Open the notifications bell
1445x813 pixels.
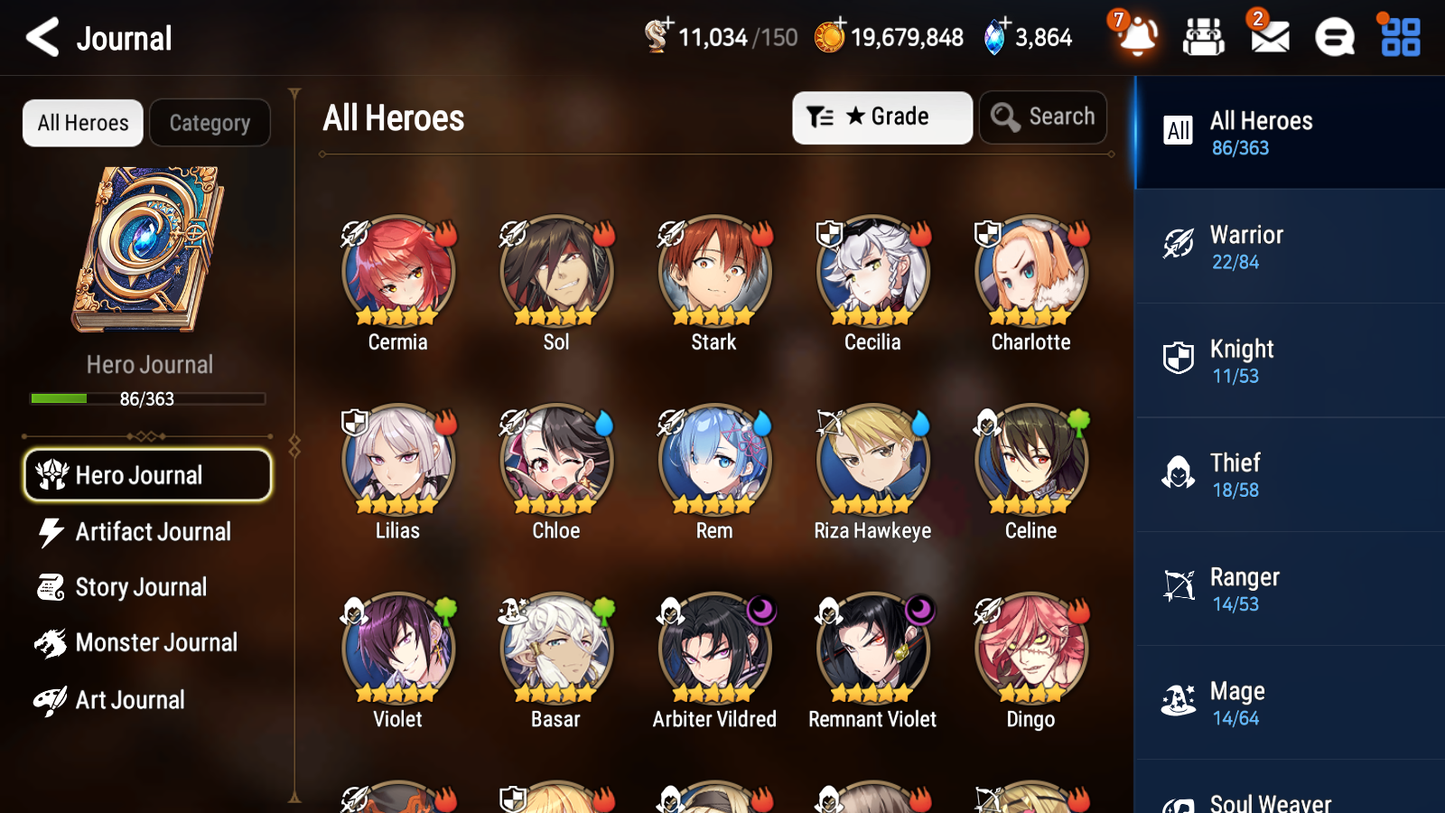(1135, 36)
